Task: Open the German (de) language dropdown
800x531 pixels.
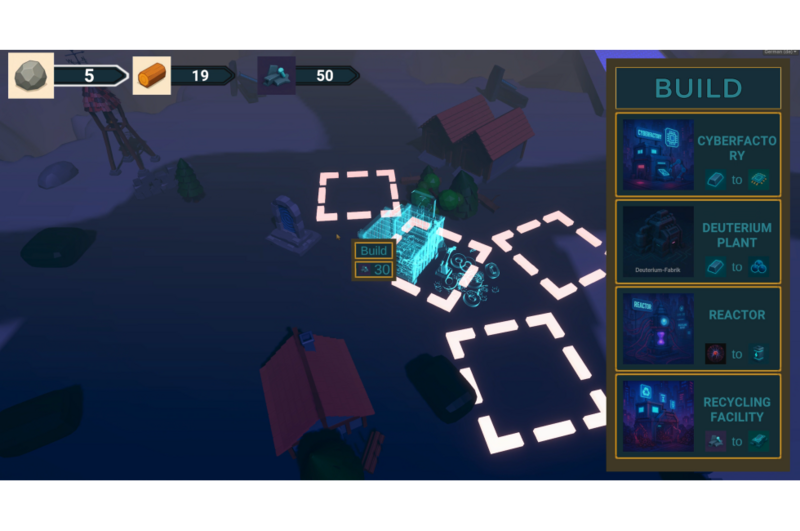Action: pyautogui.click(x=780, y=51)
